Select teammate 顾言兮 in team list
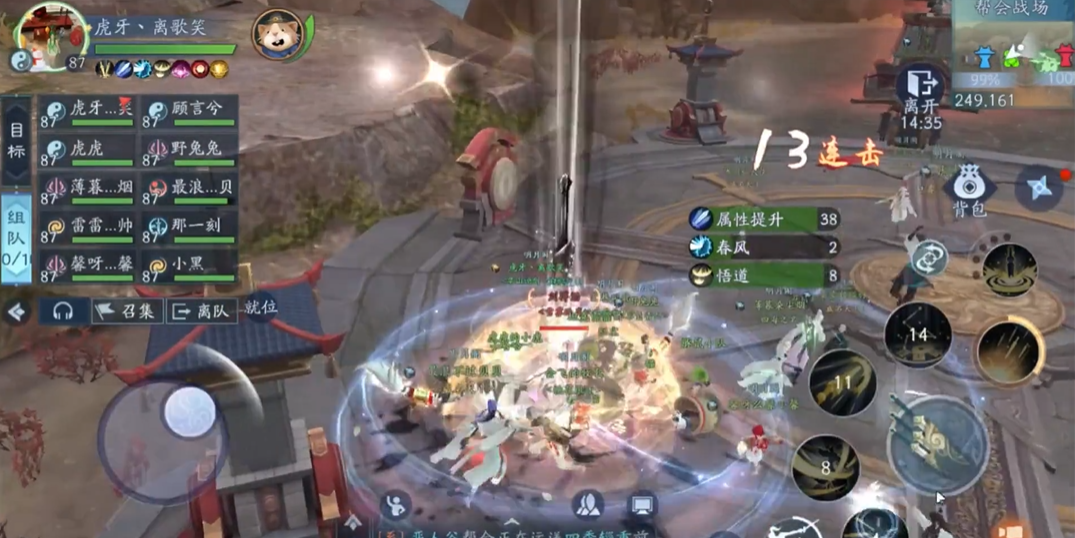 189,113
